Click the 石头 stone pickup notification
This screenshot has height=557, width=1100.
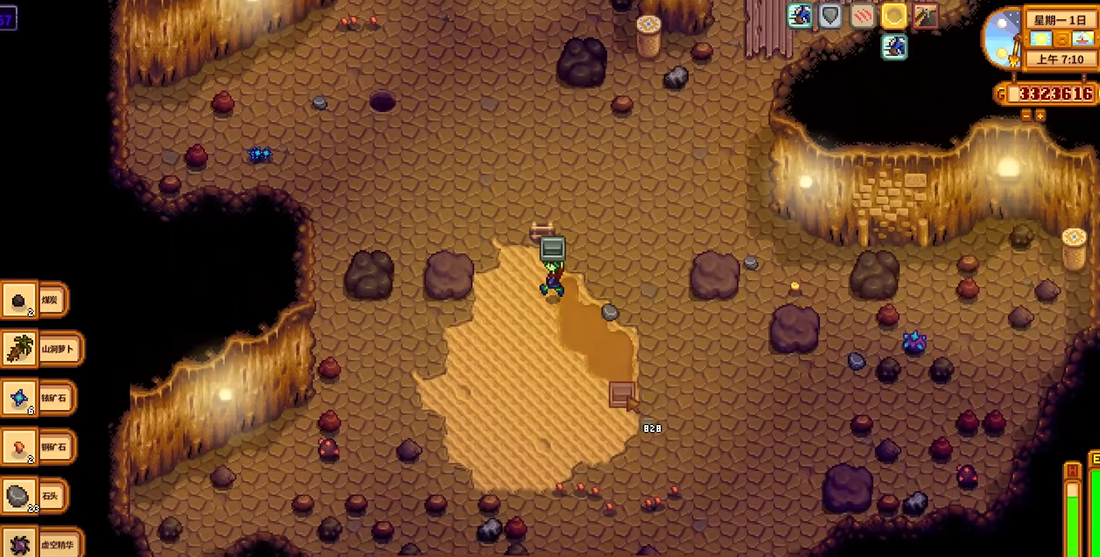coord(34,495)
